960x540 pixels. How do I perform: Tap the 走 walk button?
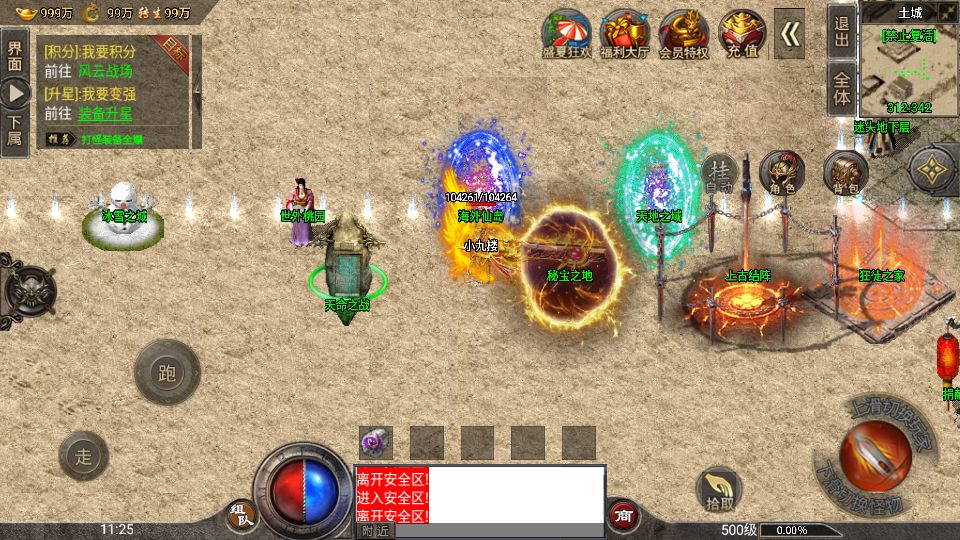click(x=85, y=457)
